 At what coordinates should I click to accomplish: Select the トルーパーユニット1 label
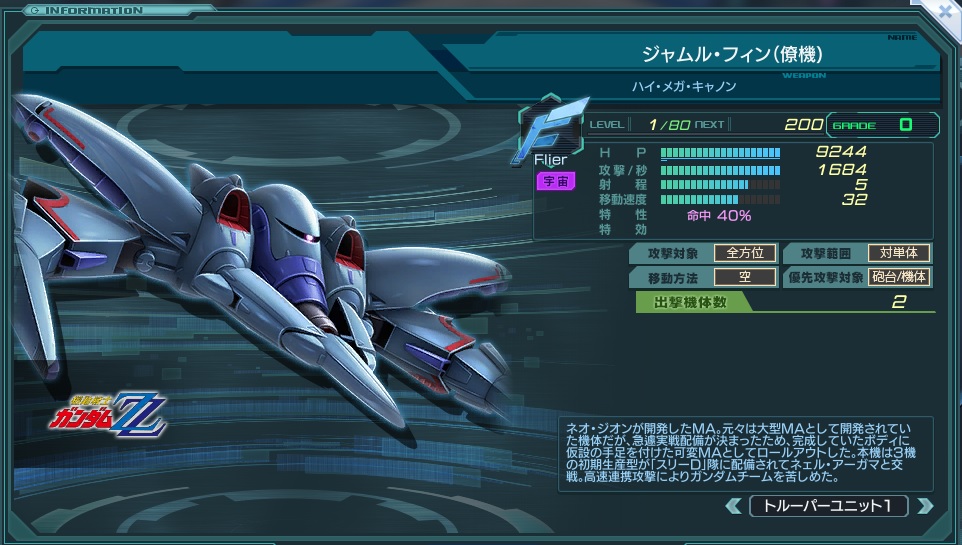[x=828, y=506]
